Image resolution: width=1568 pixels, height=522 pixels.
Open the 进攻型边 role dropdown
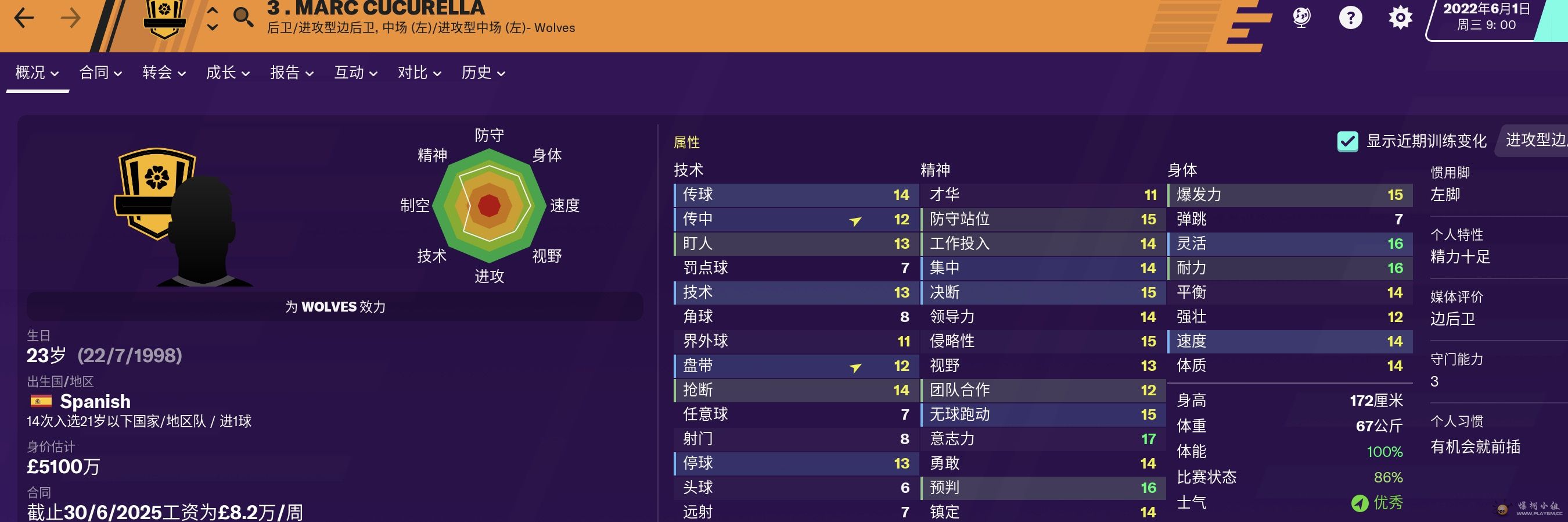1534,140
